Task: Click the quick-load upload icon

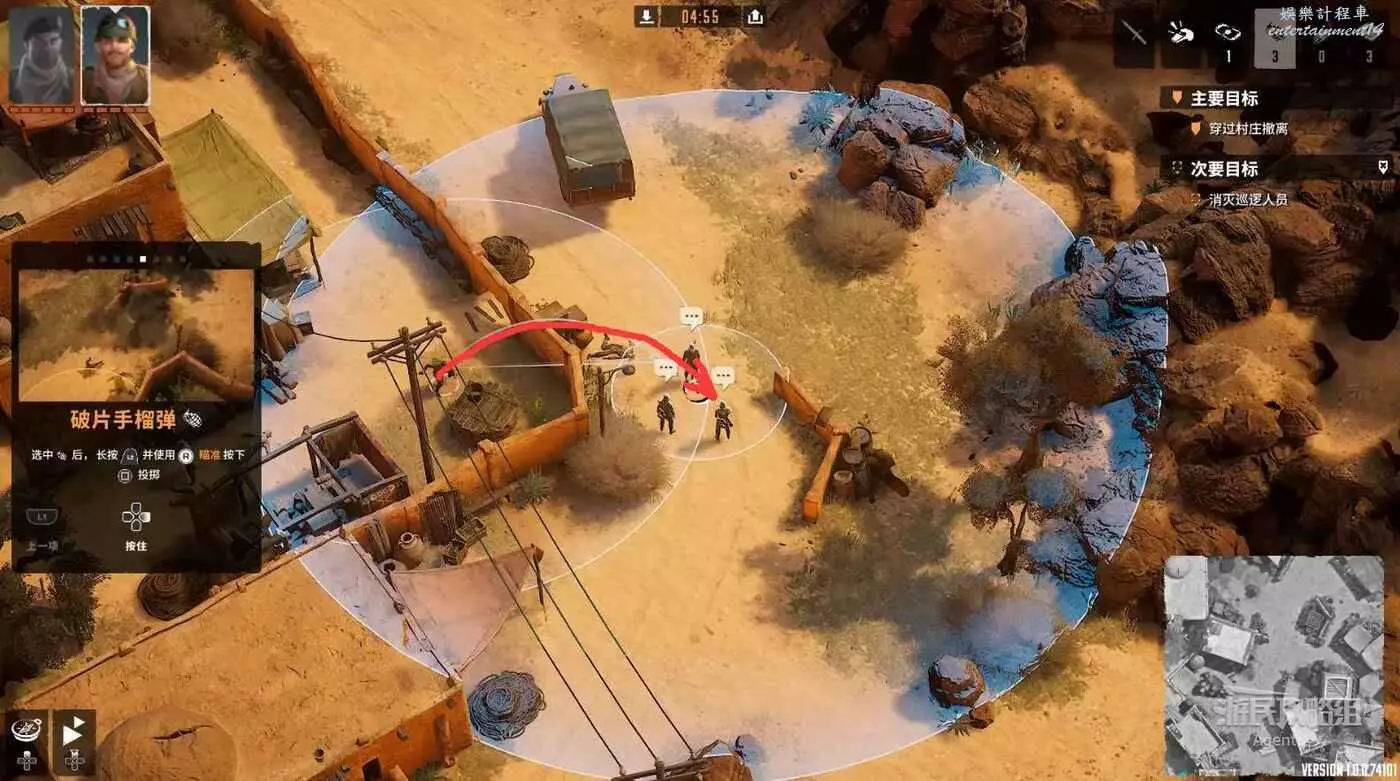Action: 755,17
